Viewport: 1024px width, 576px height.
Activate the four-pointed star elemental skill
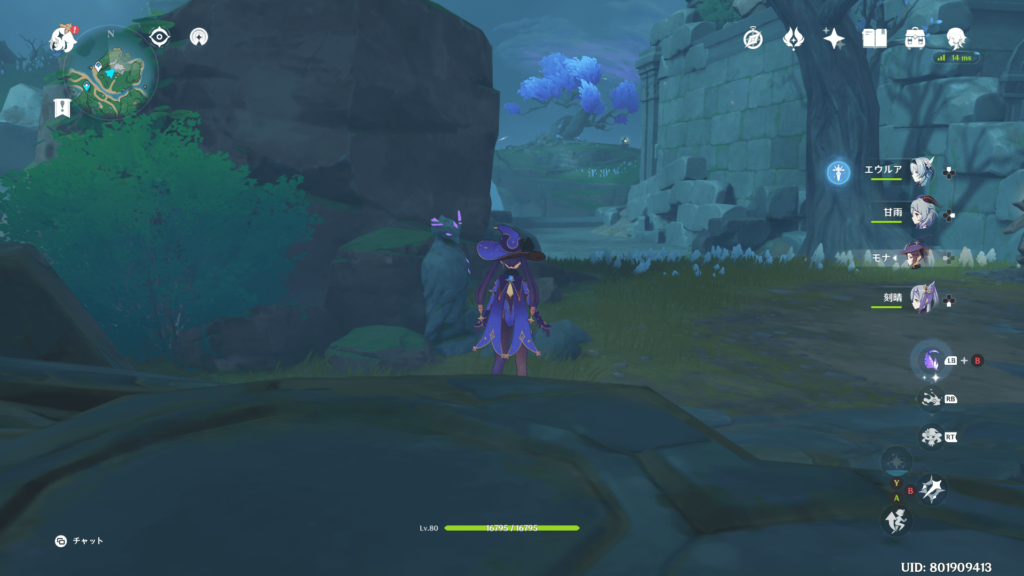click(932, 489)
